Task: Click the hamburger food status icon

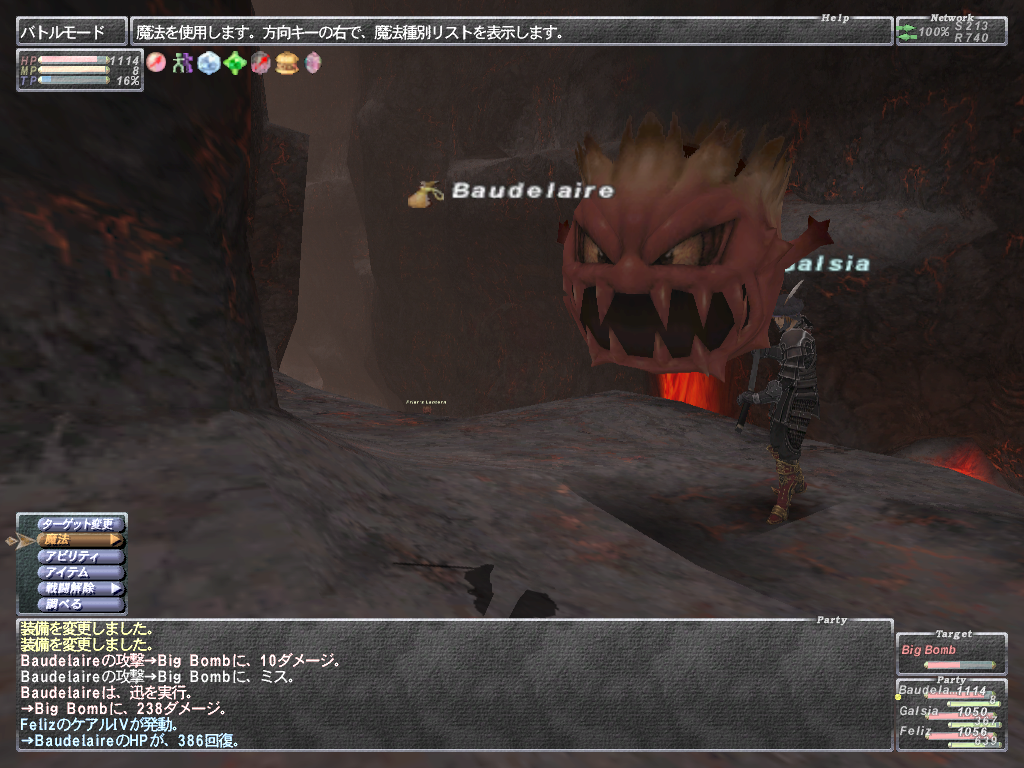Action: [x=287, y=63]
